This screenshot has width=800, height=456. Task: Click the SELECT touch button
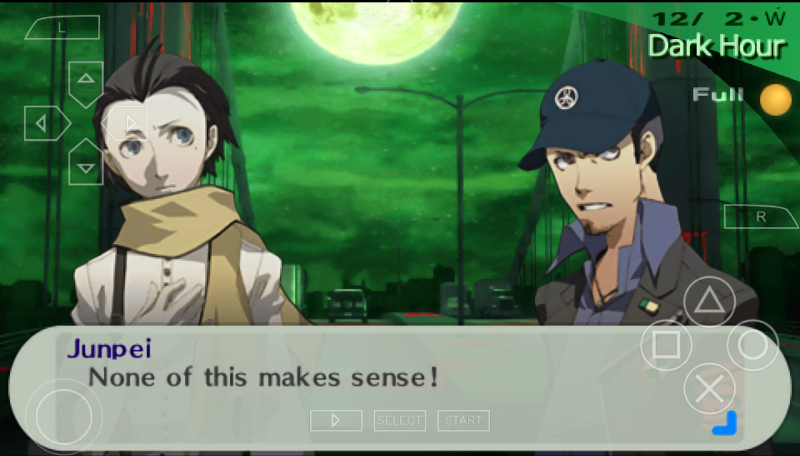coord(400,421)
